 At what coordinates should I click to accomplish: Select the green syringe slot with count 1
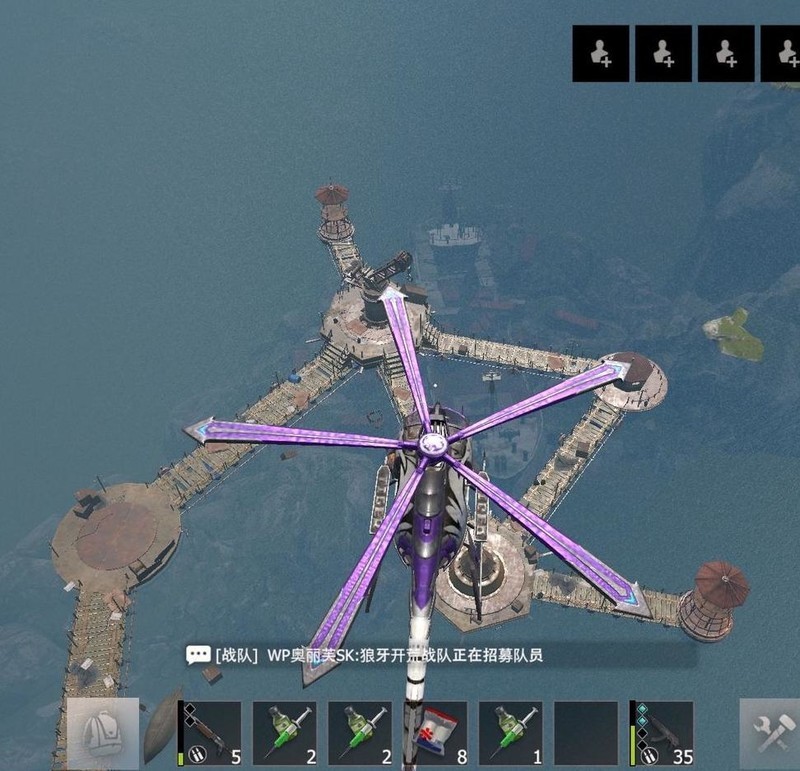(510, 733)
